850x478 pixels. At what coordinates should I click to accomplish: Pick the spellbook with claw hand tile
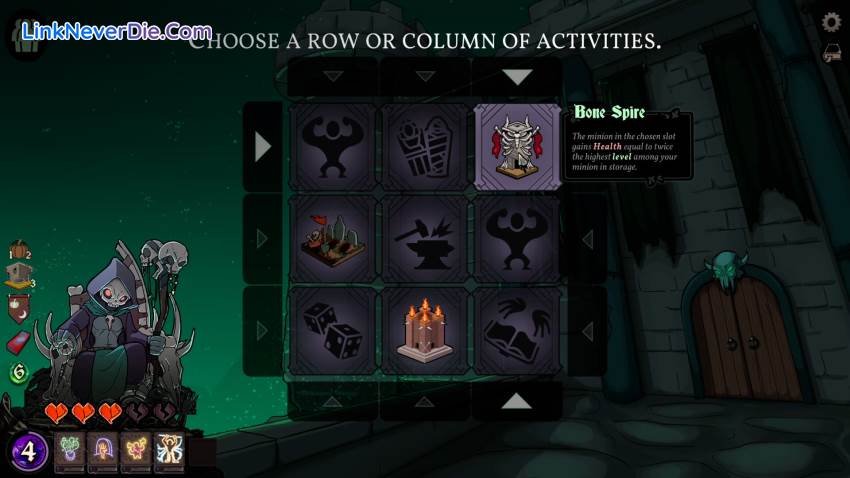pos(516,330)
